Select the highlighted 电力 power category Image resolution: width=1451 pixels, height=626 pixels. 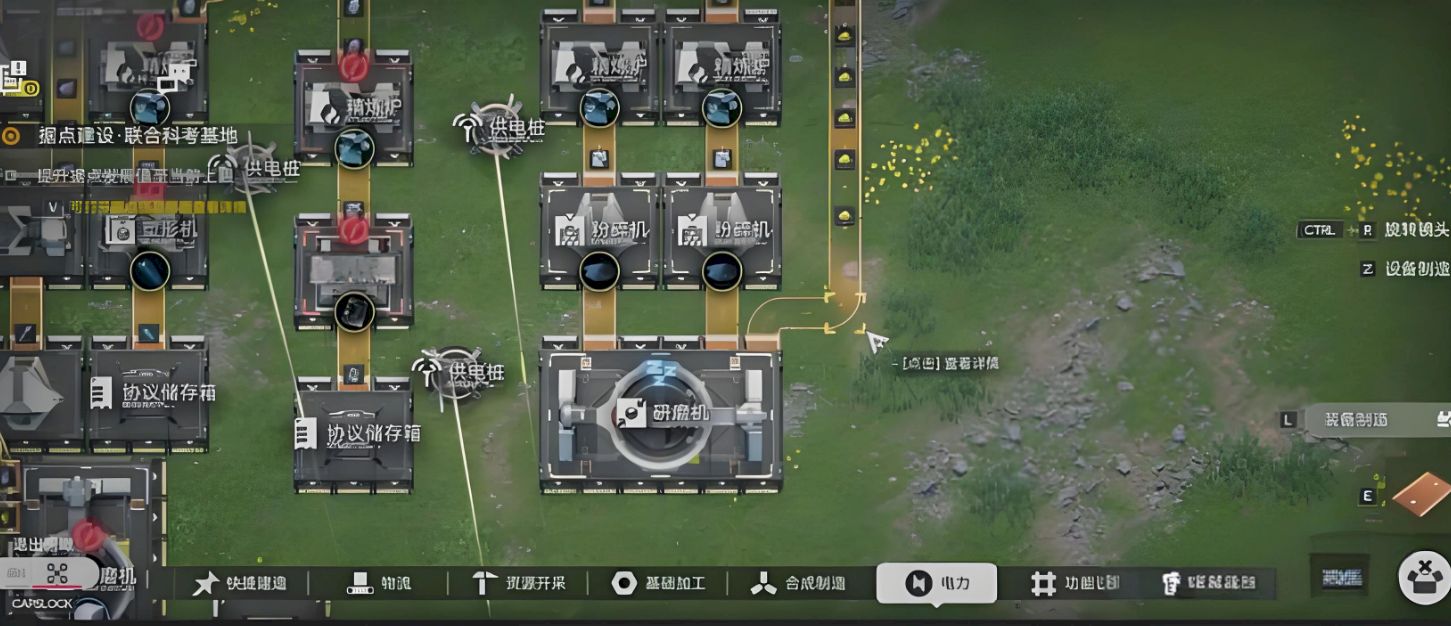(x=936, y=583)
